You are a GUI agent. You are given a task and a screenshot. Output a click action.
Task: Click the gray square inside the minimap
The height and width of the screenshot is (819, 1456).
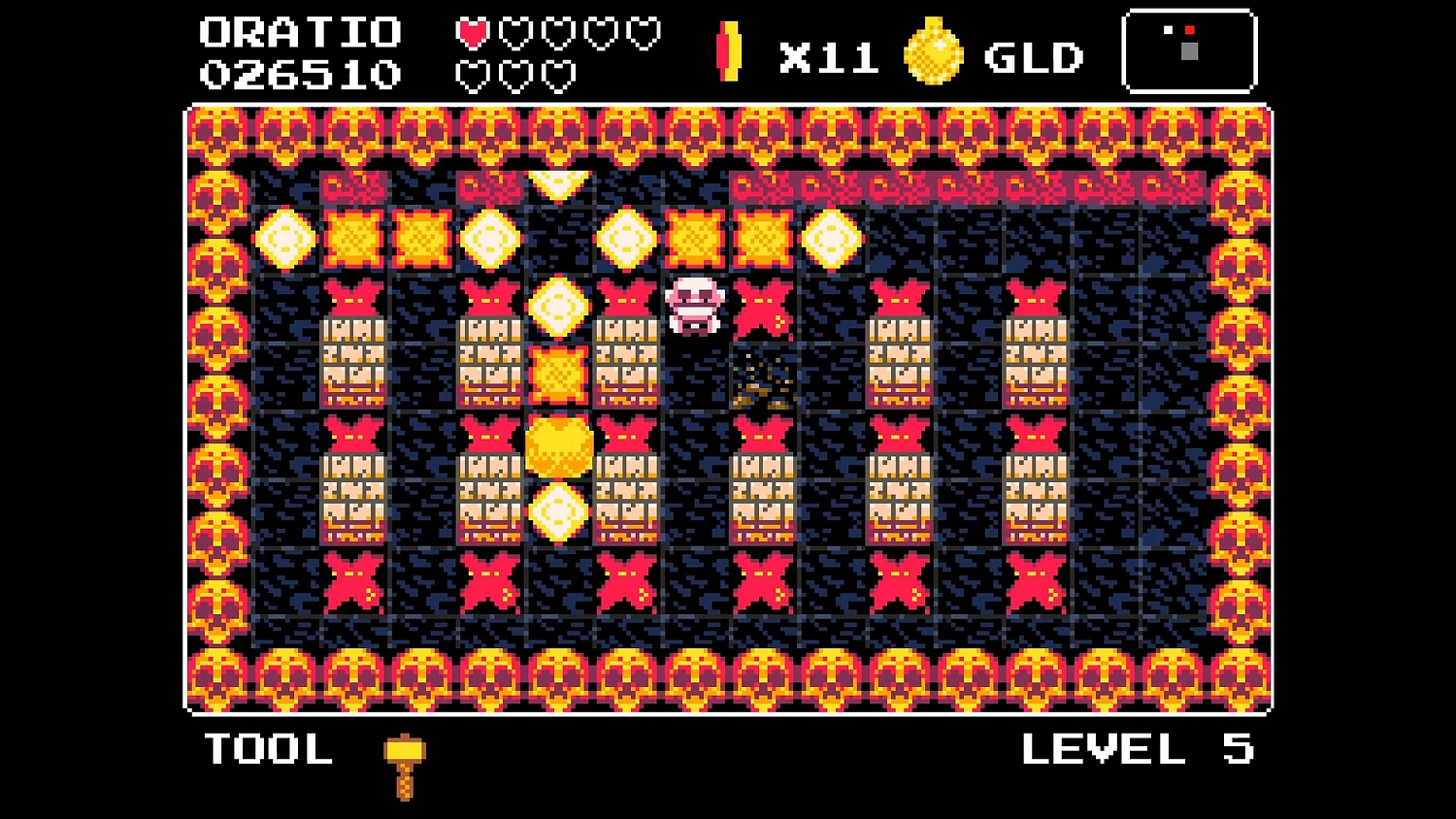click(1190, 51)
